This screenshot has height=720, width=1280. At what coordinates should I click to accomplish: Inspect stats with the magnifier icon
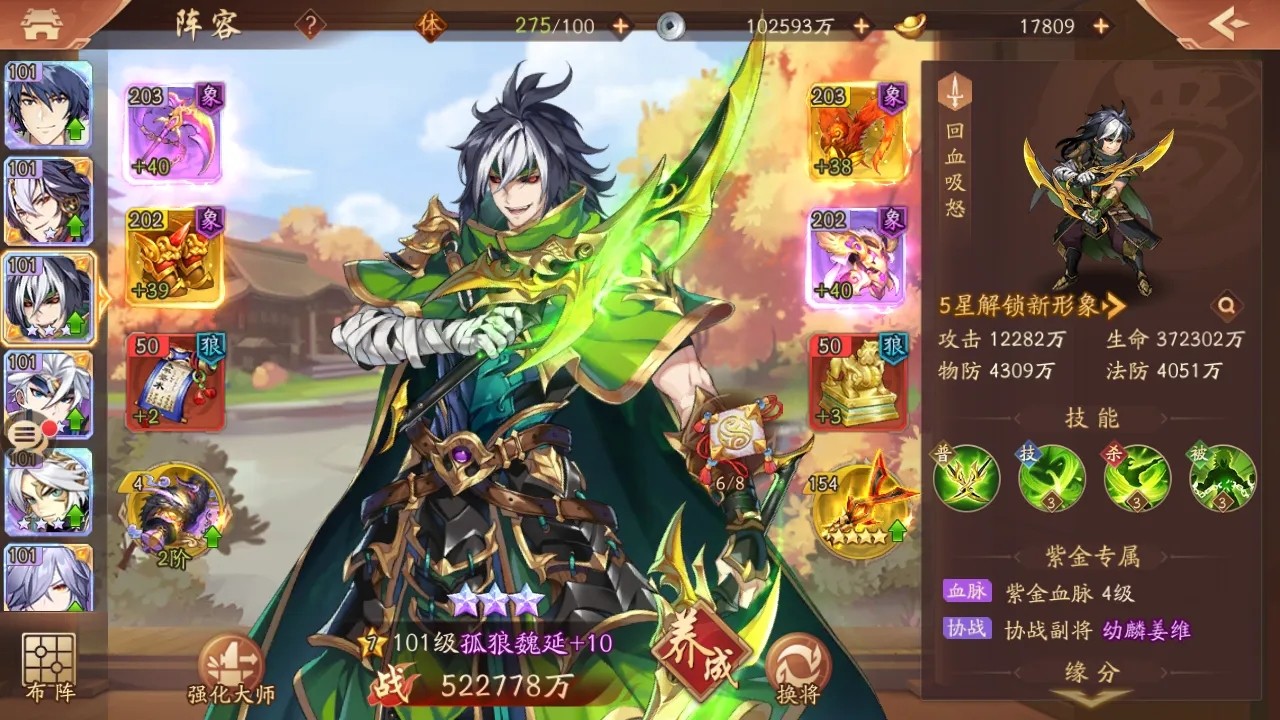1225,306
